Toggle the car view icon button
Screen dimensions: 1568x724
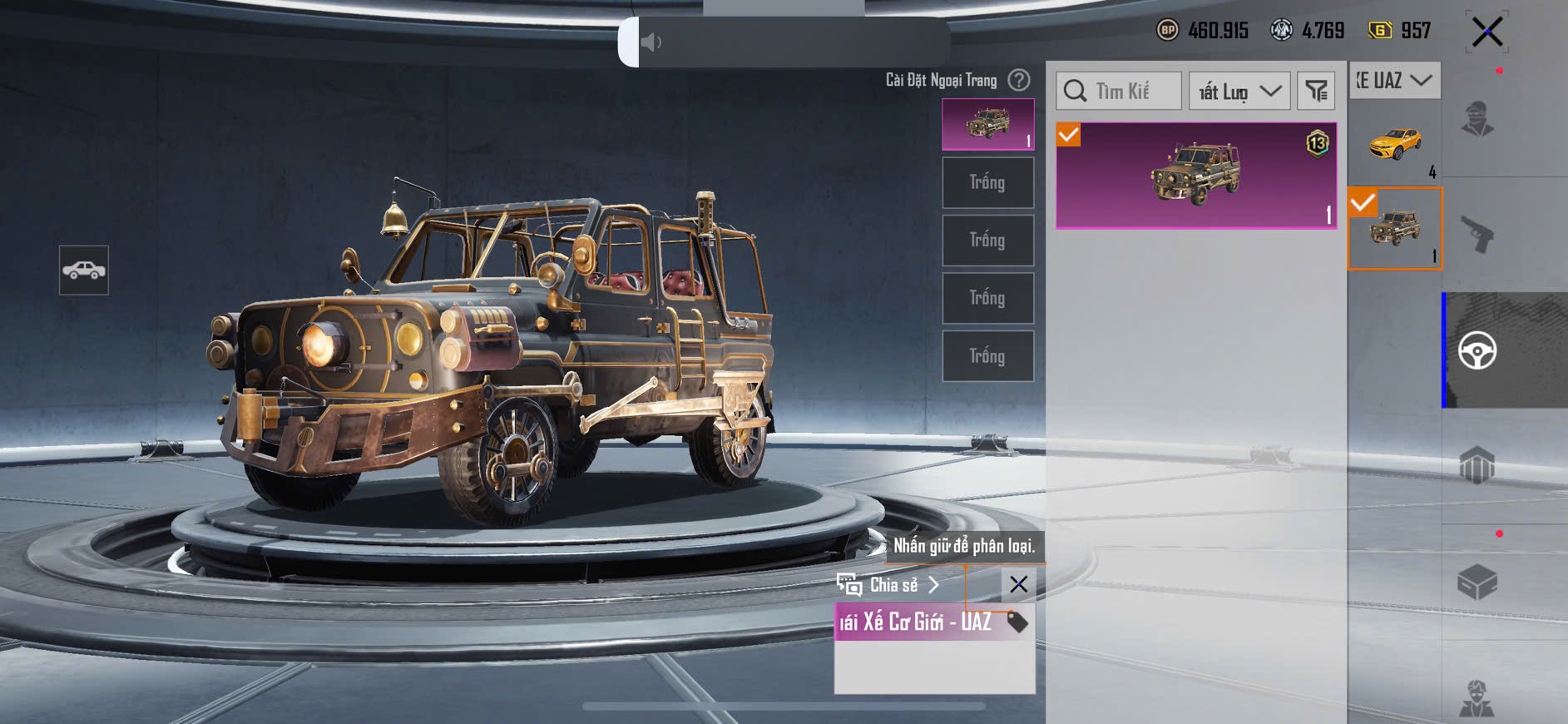pos(84,270)
